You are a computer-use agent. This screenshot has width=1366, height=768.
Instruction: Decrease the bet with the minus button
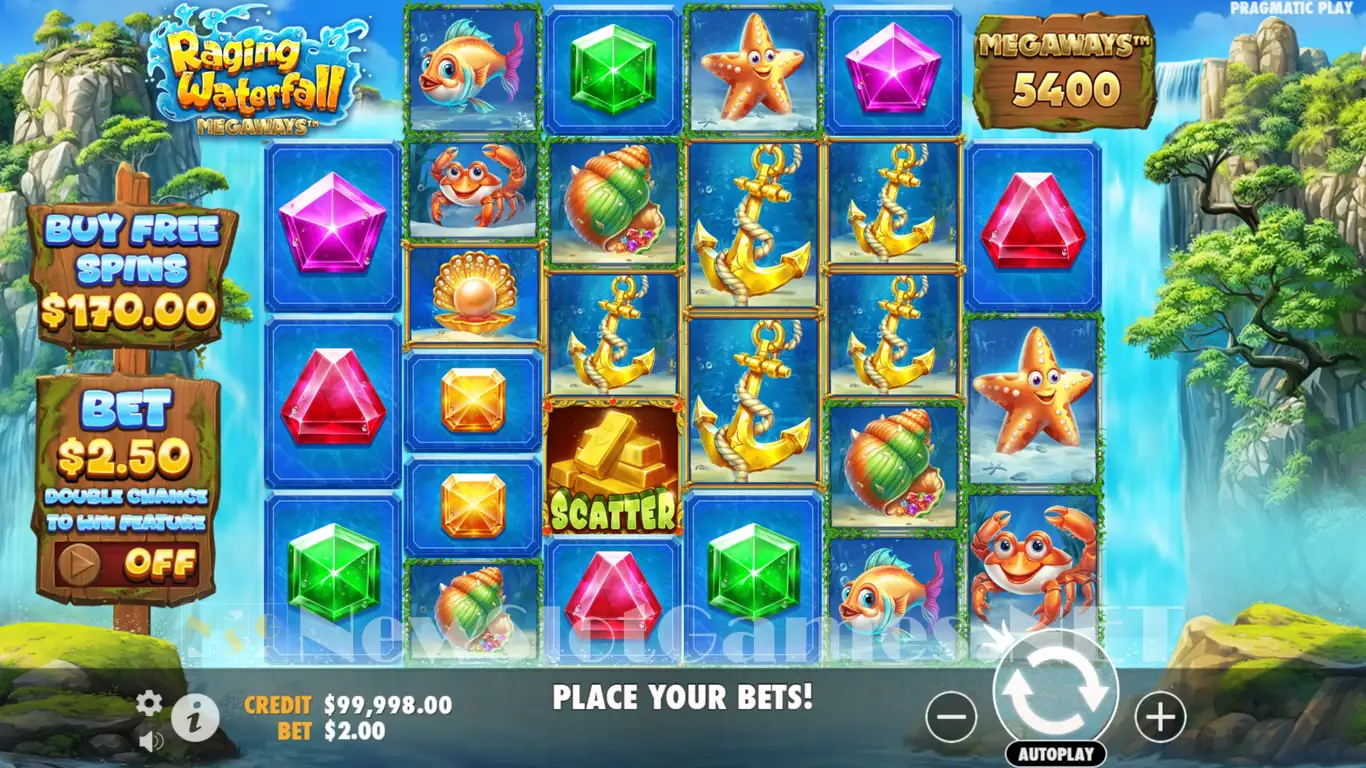click(950, 716)
